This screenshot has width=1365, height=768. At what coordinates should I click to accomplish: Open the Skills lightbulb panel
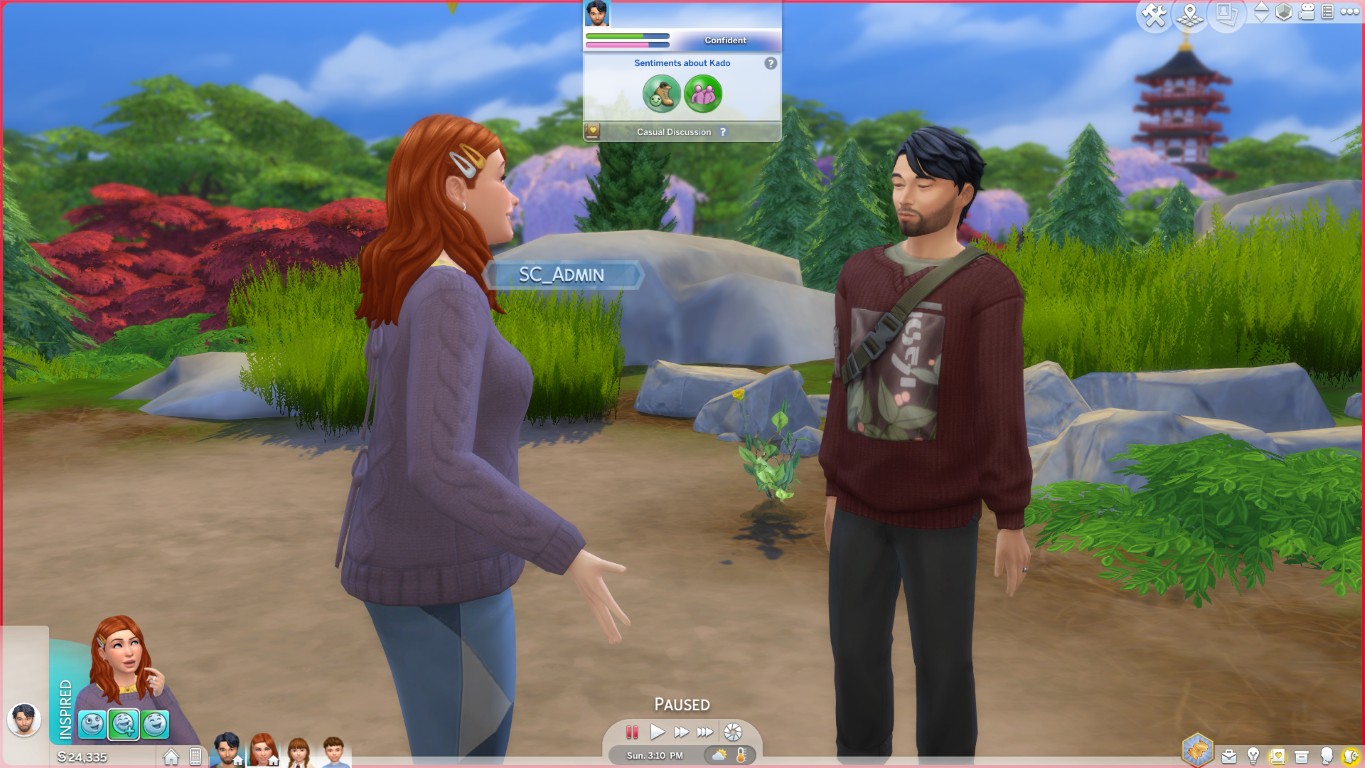pyautogui.click(x=1253, y=756)
